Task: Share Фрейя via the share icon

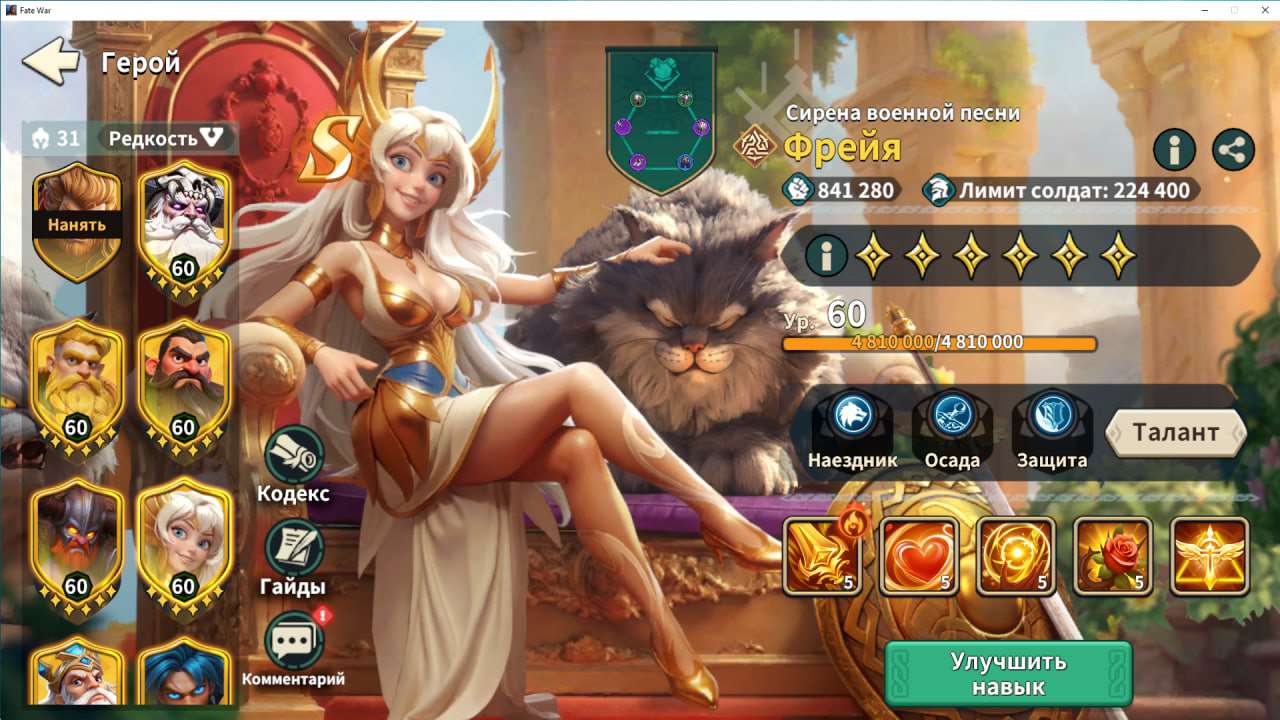Action: tap(1232, 150)
